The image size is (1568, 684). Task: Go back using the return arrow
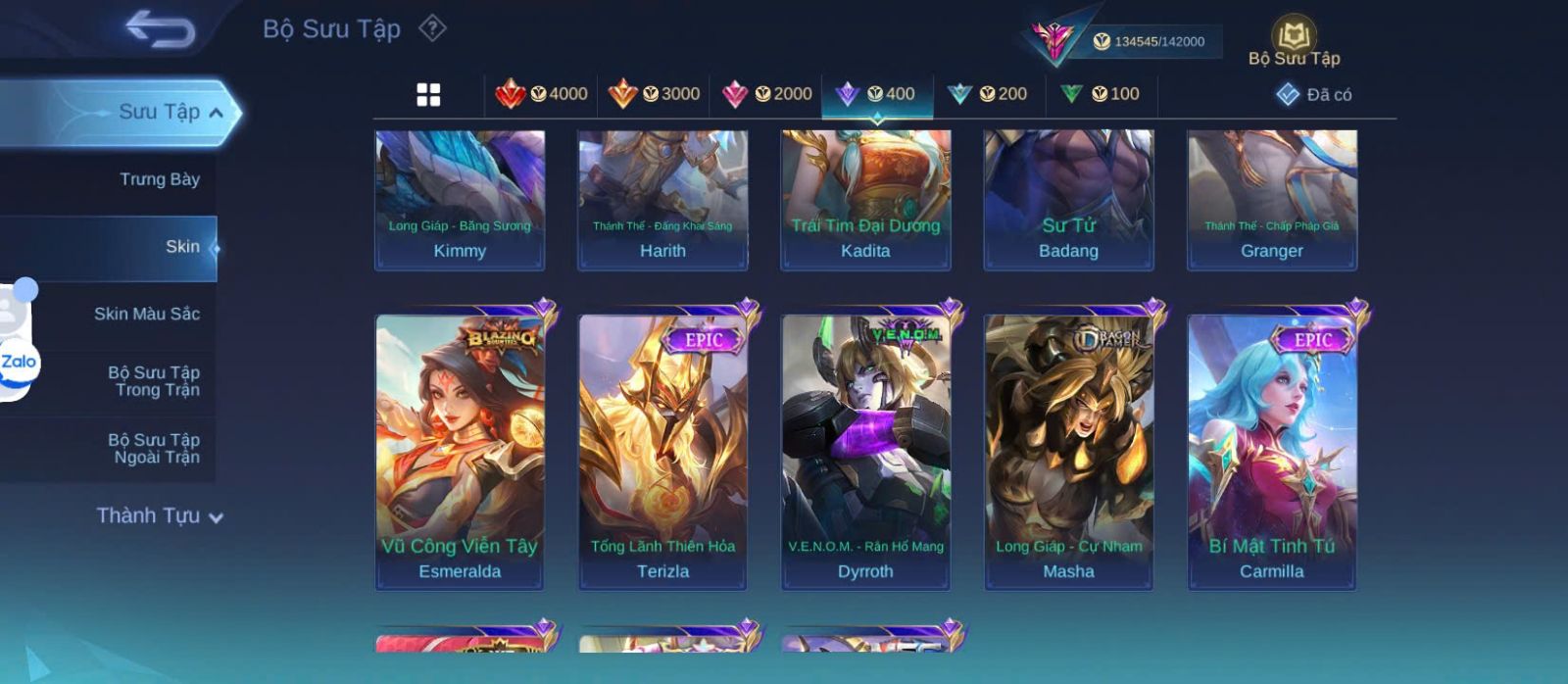click(x=160, y=29)
